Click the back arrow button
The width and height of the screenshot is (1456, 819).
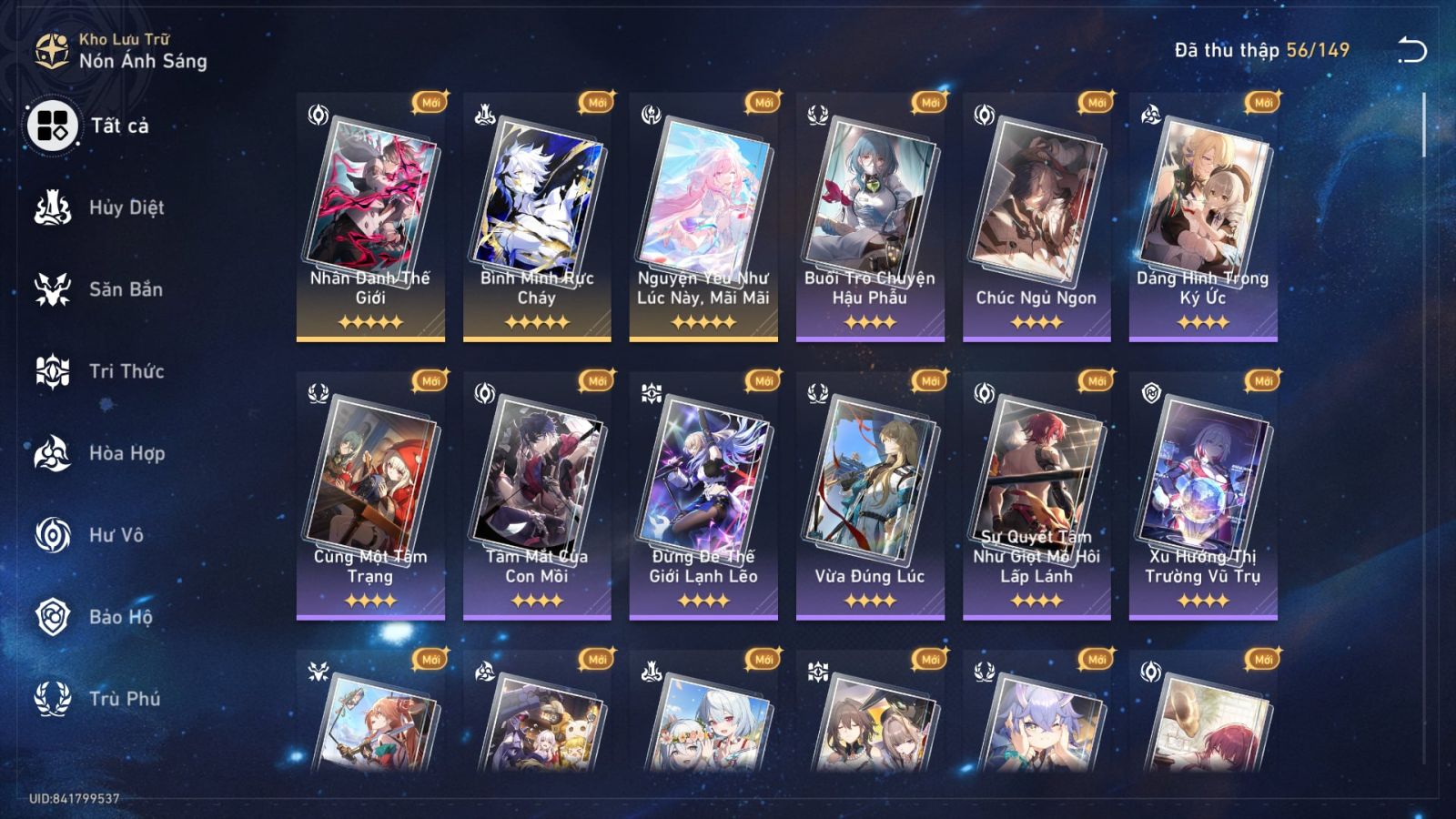[x=1411, y=50]
